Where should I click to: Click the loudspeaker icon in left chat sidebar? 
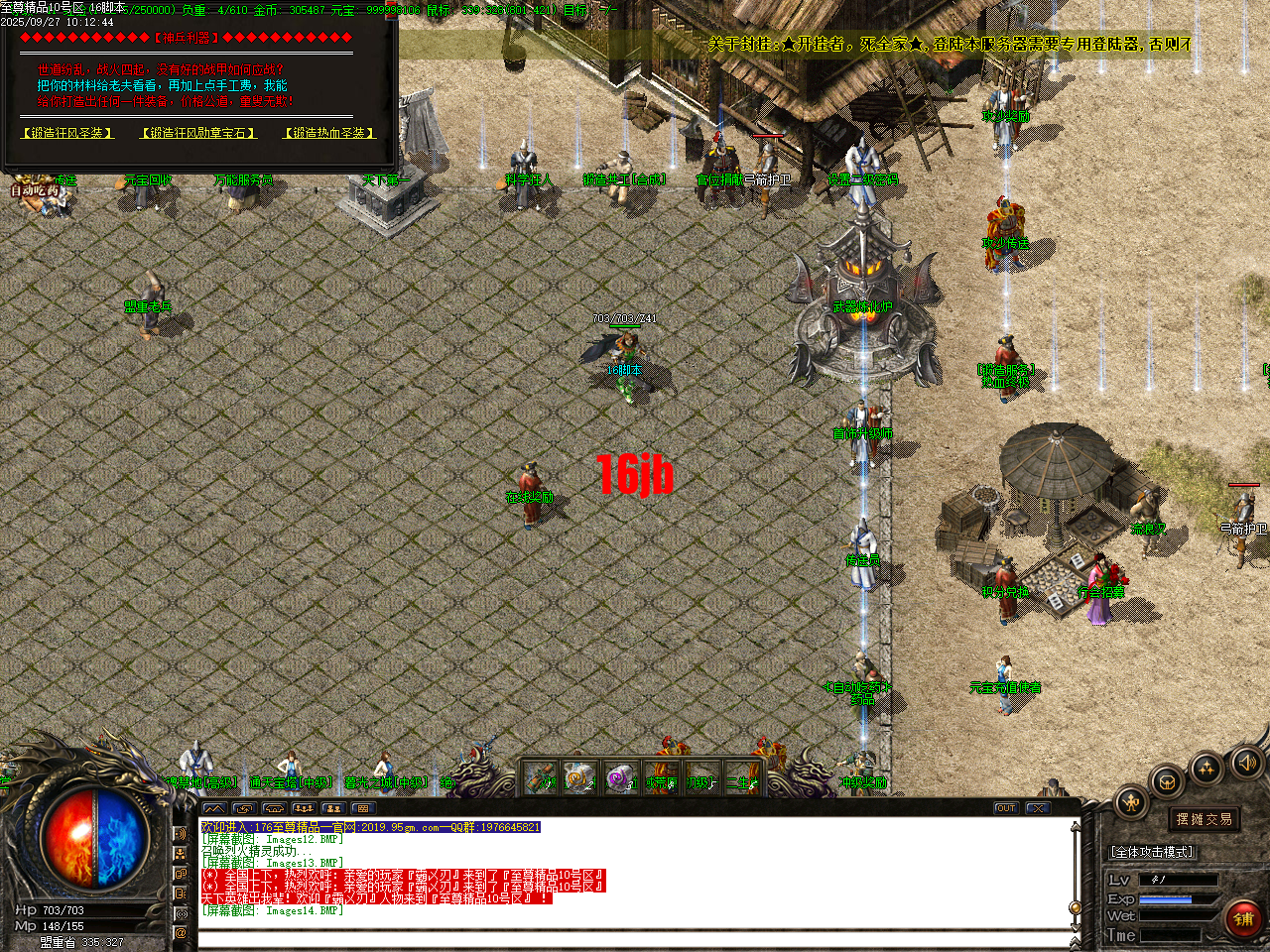pos(180,833)
